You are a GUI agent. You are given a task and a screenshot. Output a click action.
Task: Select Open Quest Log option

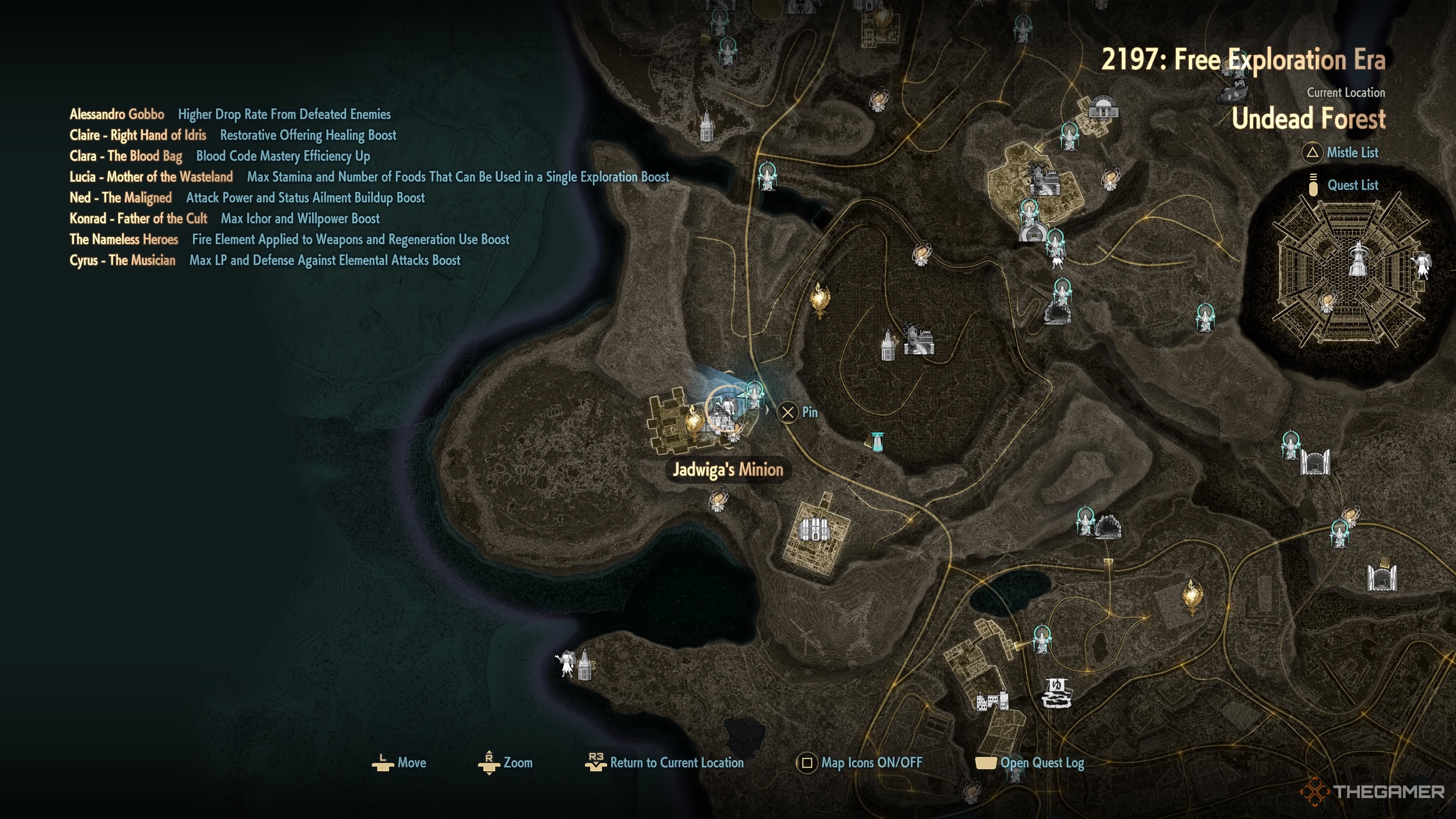(x=1042, y=763)
